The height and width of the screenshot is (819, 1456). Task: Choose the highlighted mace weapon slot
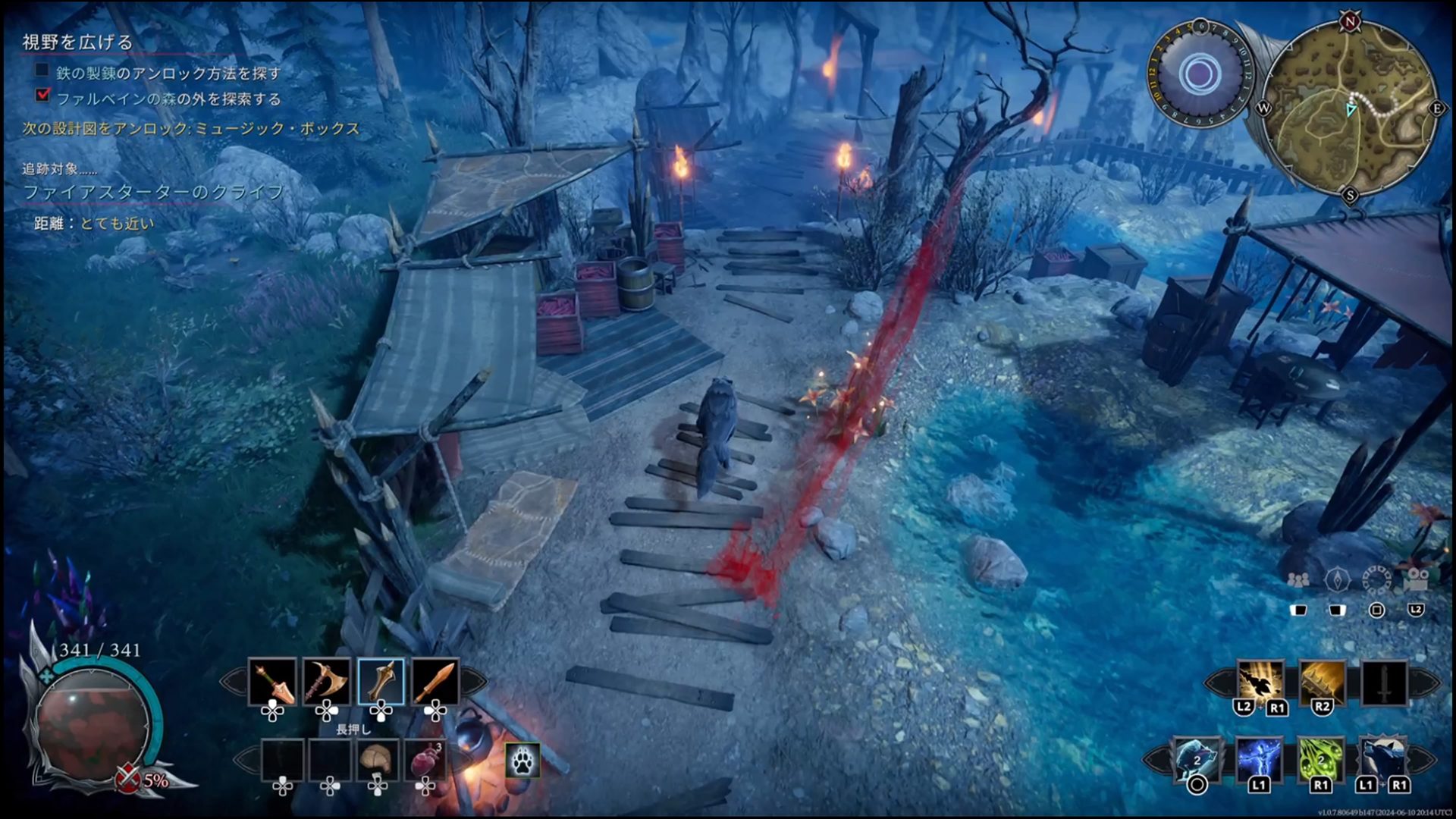(381, 682)
